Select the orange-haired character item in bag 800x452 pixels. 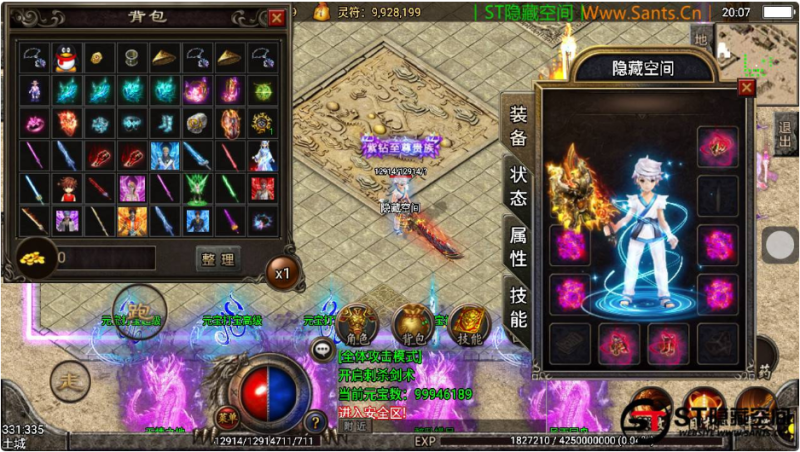[67, 187]
